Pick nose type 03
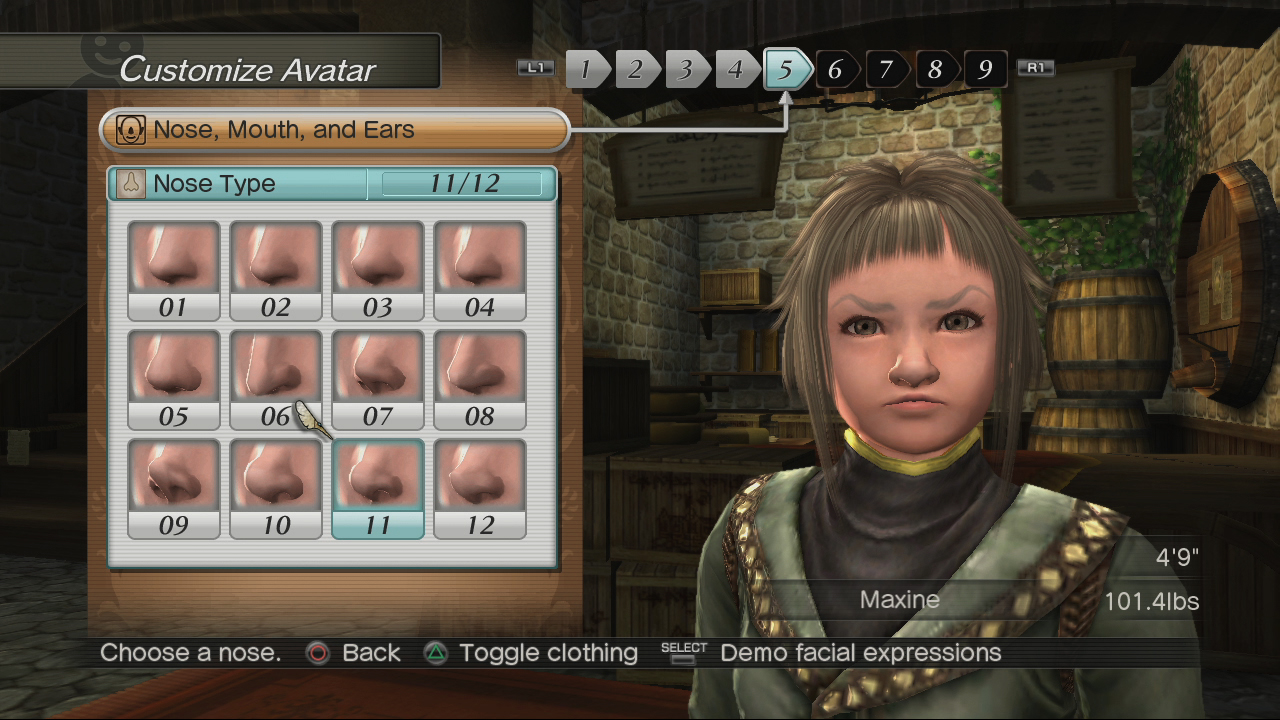This screenshot has height=720, width=1280. (x=378, y=270)
